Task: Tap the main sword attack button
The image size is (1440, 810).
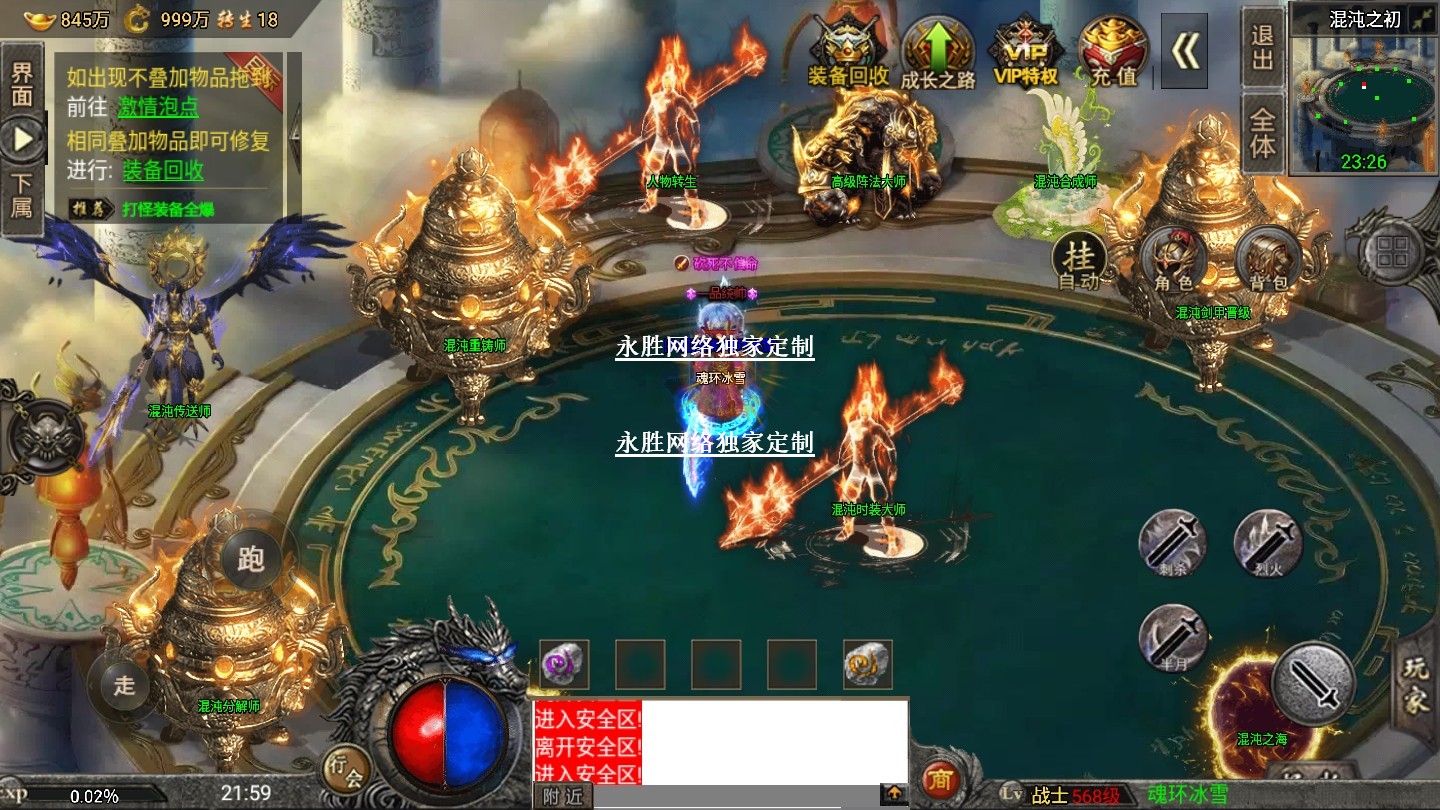Action: click(1313, 684)
